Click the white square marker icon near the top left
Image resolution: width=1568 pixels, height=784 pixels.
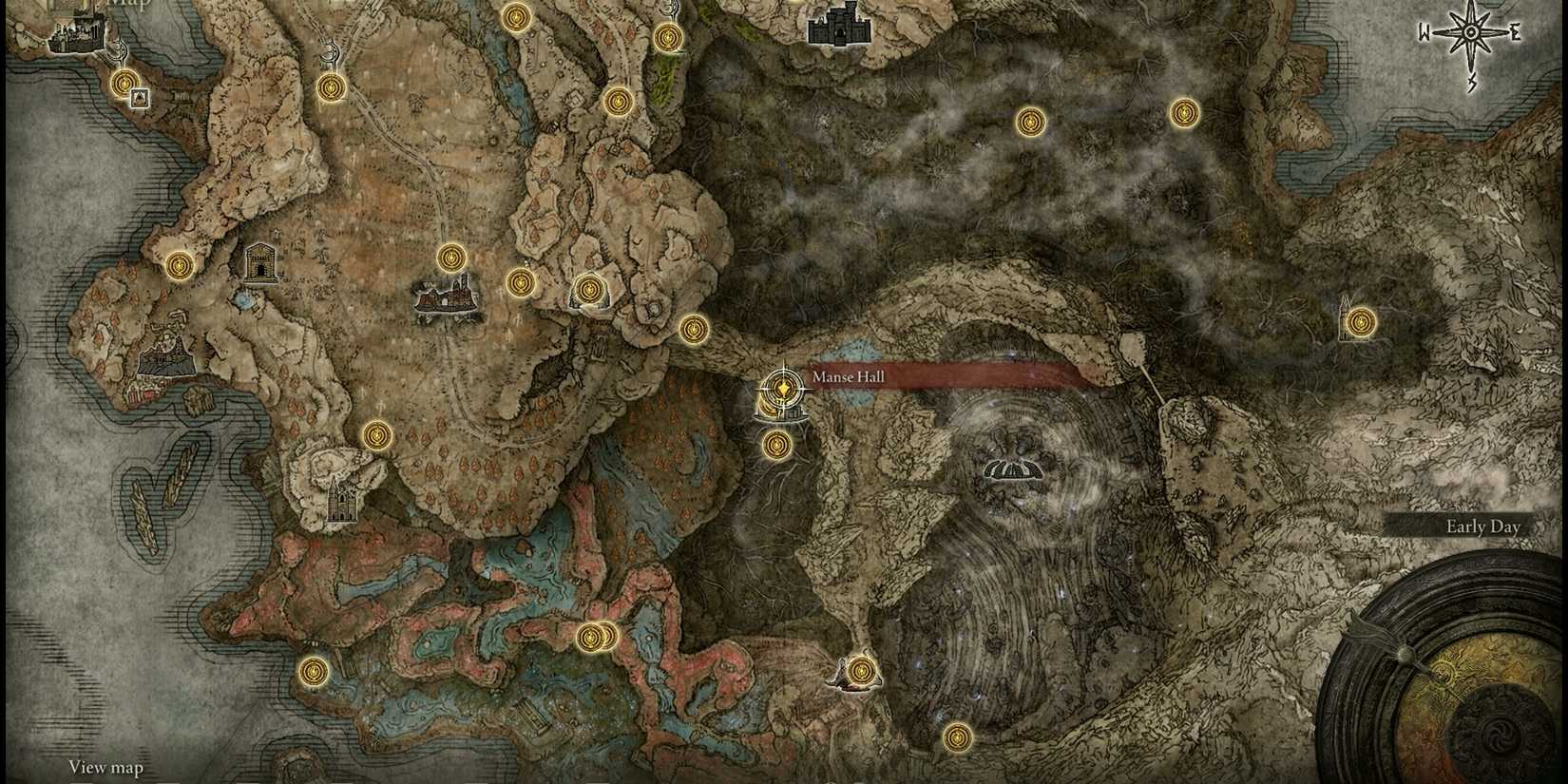coord(139,96)
